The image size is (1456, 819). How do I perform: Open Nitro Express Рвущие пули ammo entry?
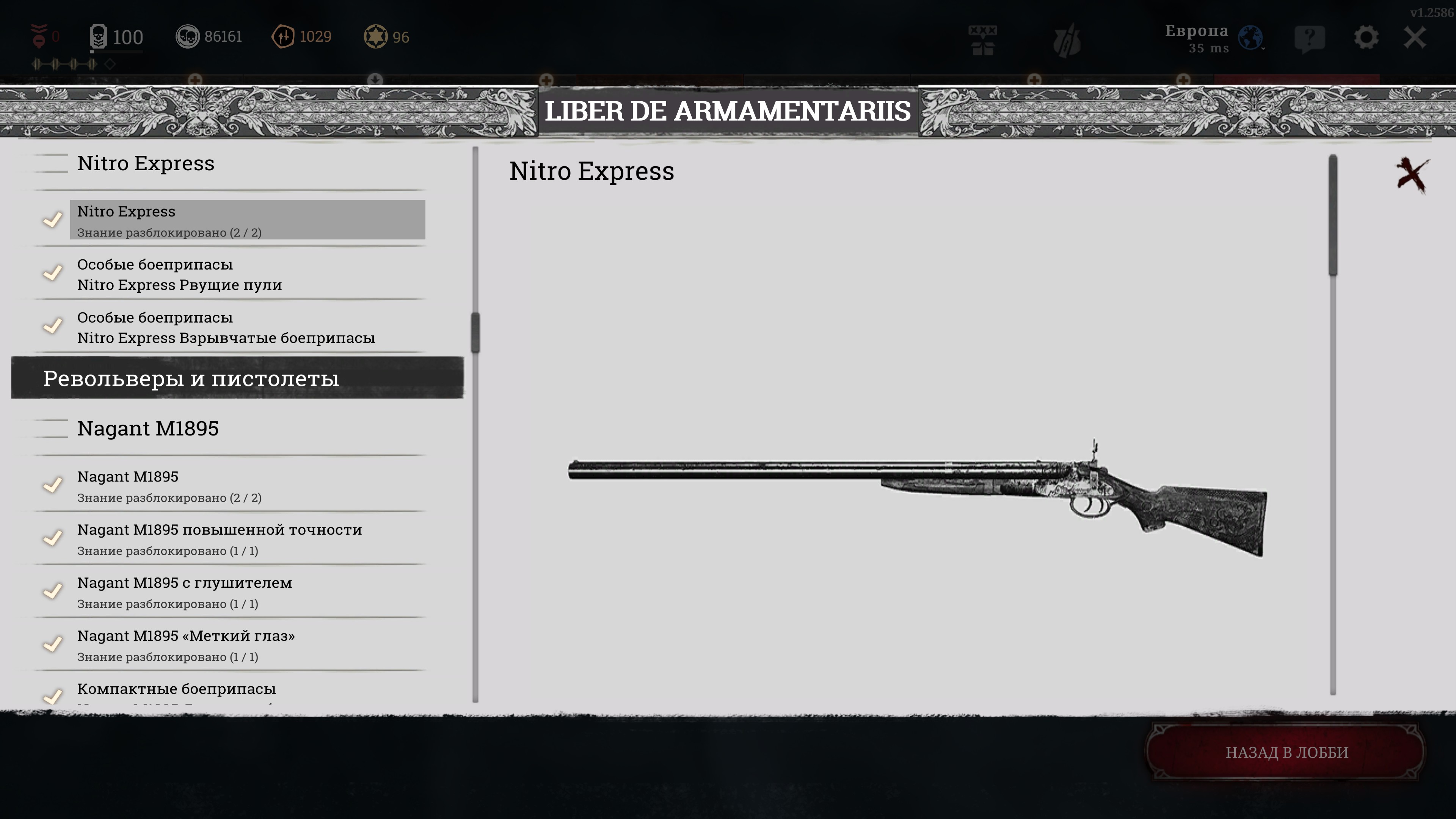[x=247, y=274]
